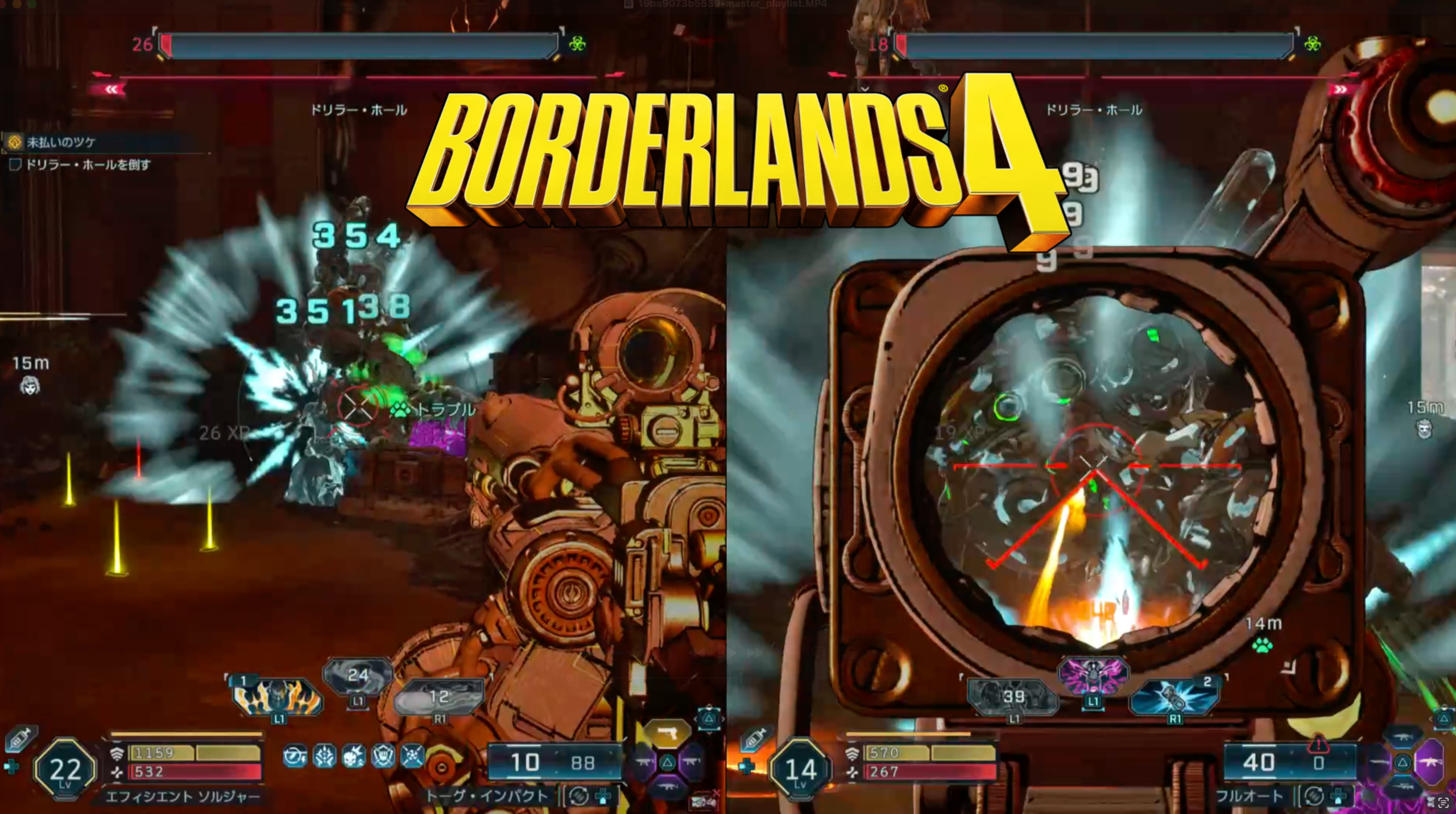The height and width of the screenshot is (814, 1456).
Task: Activate the flaming skull action skill
Action: [278, 697]
